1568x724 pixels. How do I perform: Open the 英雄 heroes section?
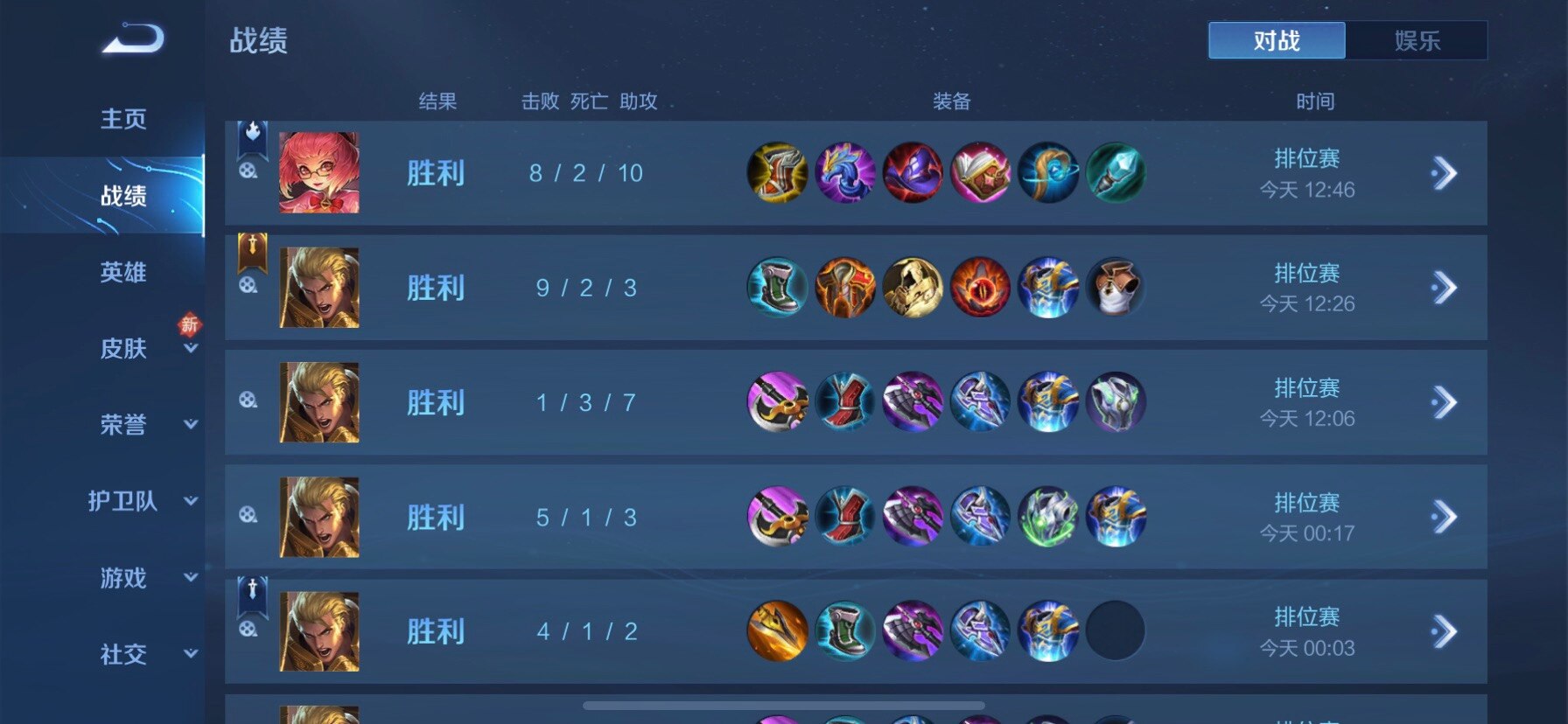(123, 272)
